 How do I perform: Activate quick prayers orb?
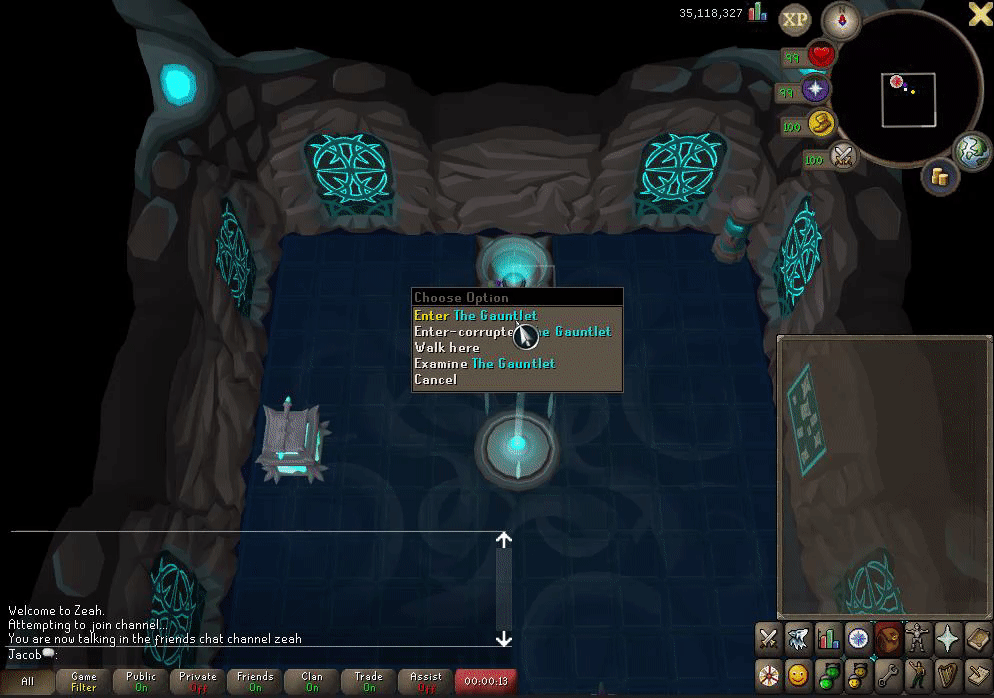pos(817,90)
